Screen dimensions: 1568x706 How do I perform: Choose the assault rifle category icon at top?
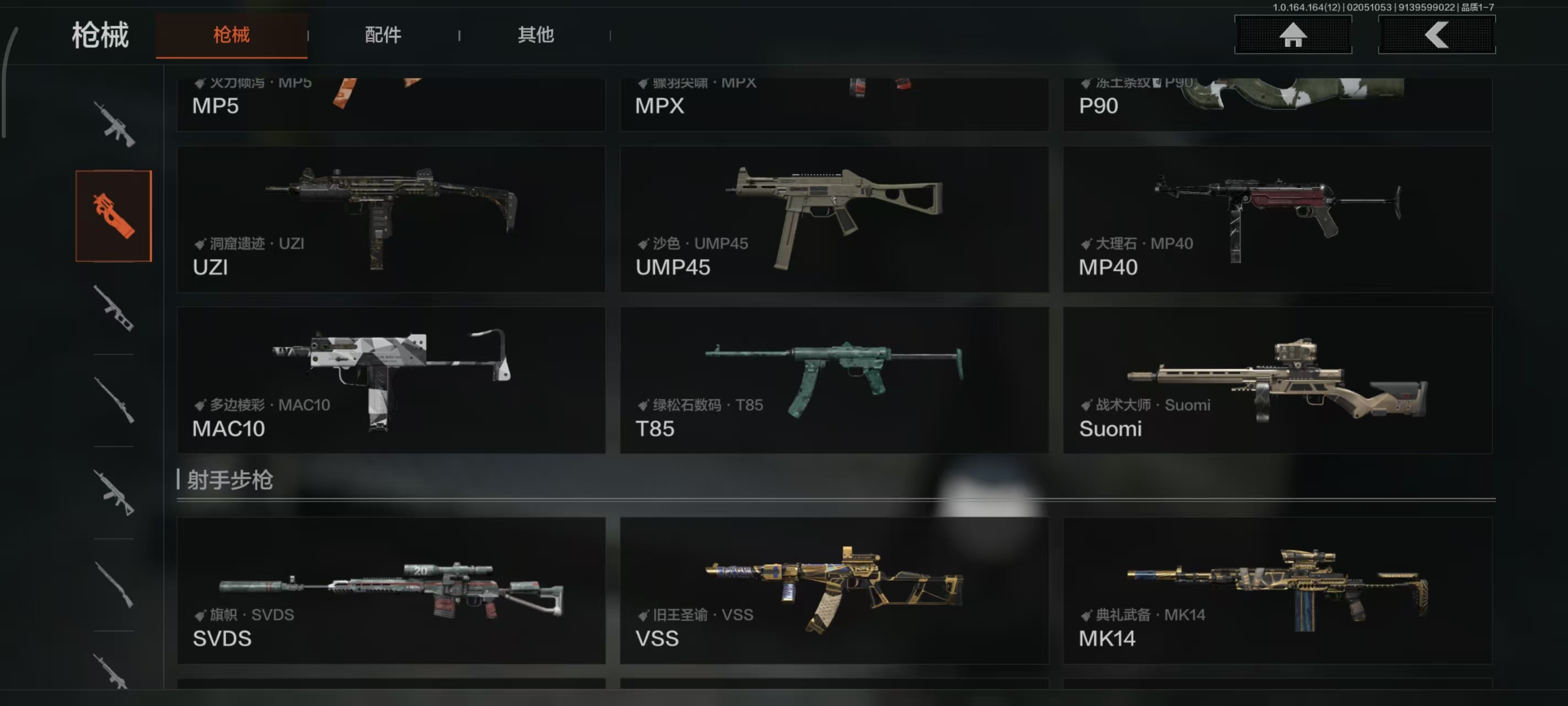tap(114, 125)
